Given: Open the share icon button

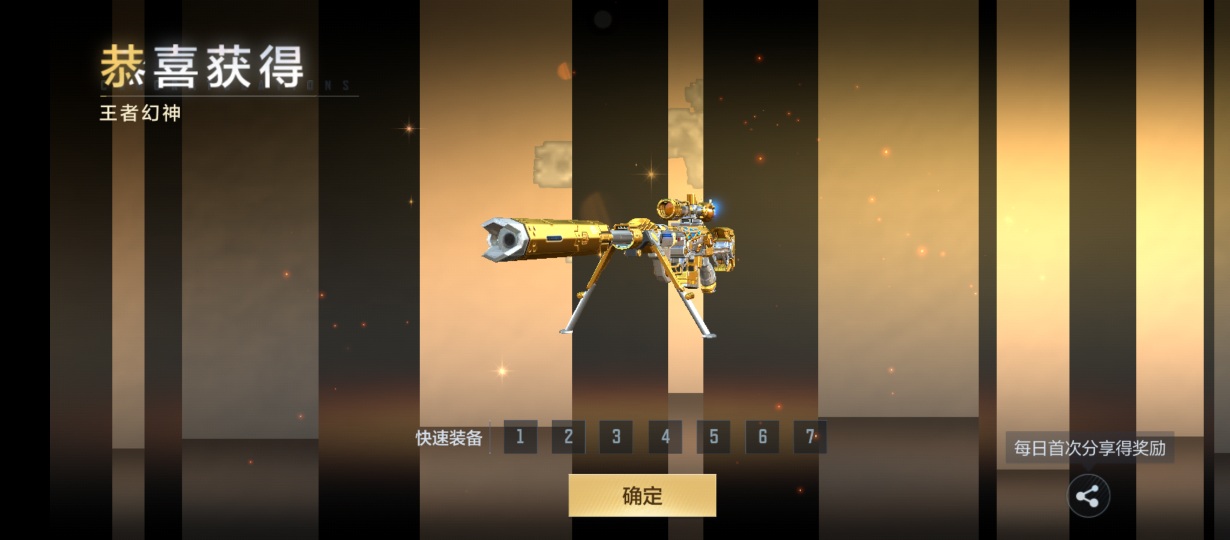Looking at the screenshot, I should pos(1088,496).
